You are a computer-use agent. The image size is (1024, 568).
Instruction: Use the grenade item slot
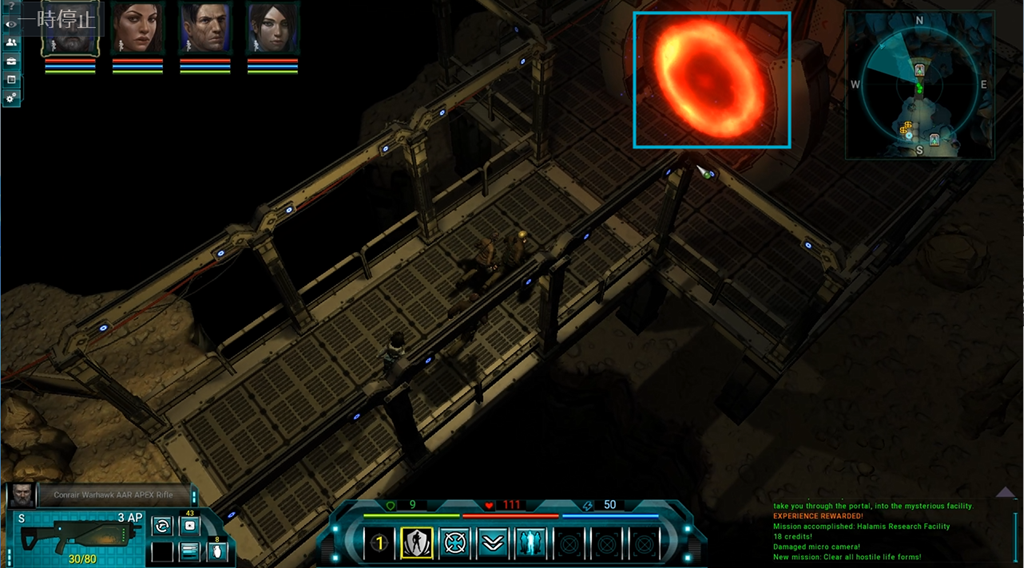pyautogui.click(x=216, y=551)
